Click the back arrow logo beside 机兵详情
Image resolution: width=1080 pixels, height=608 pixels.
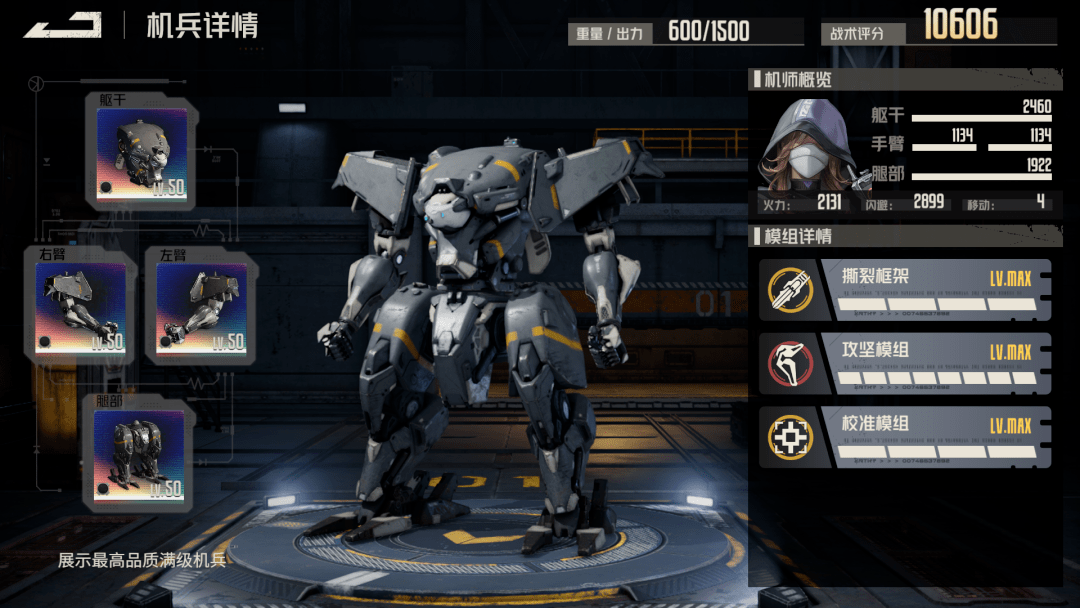pyautogui.click(x=63, y=25)
